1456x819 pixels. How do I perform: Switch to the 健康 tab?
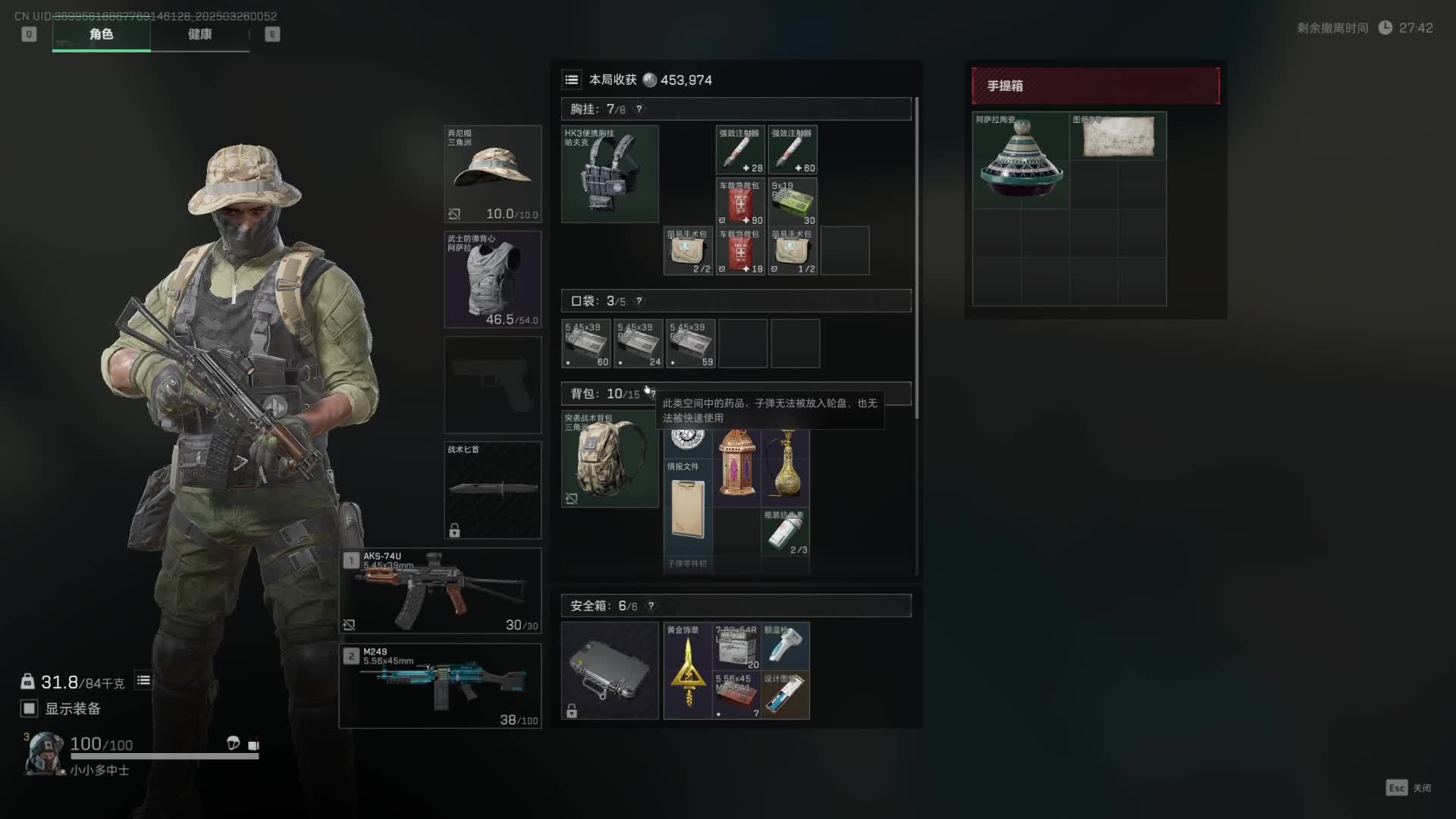[x=199, y=34]
